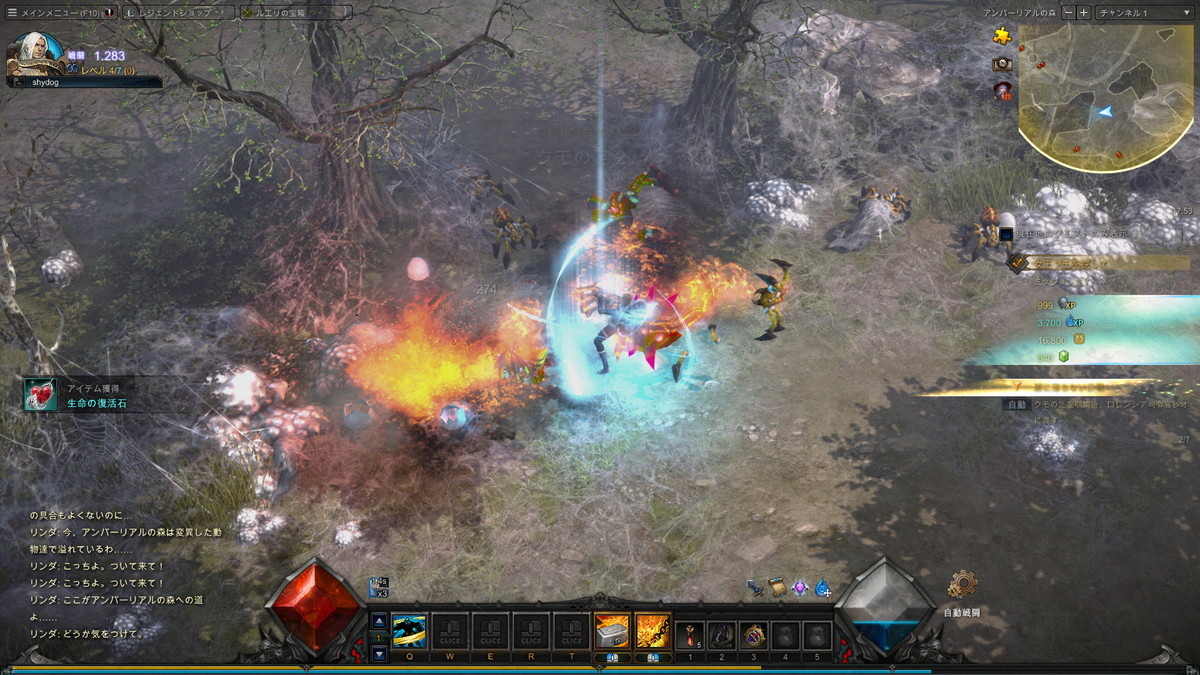Click the circular minimap
Viewport: 1200px width, 675px height.
[x=1105, y=95]
